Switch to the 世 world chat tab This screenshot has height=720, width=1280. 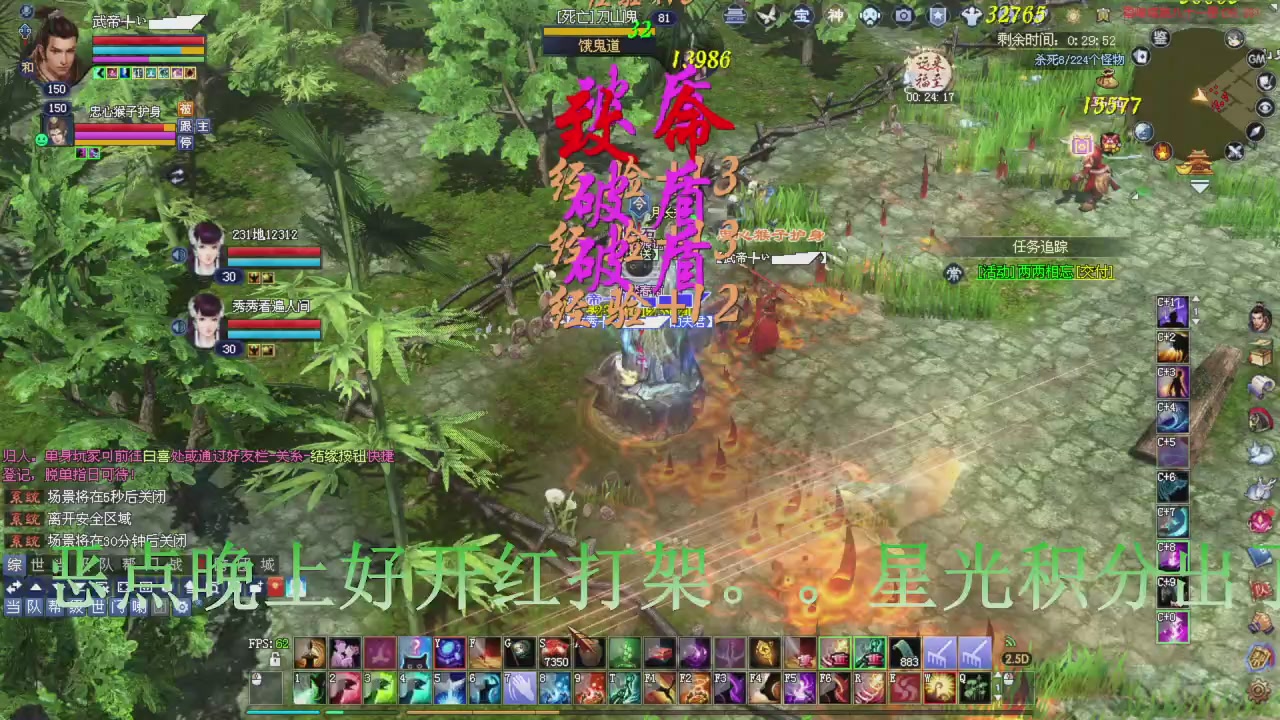[99, 607]
